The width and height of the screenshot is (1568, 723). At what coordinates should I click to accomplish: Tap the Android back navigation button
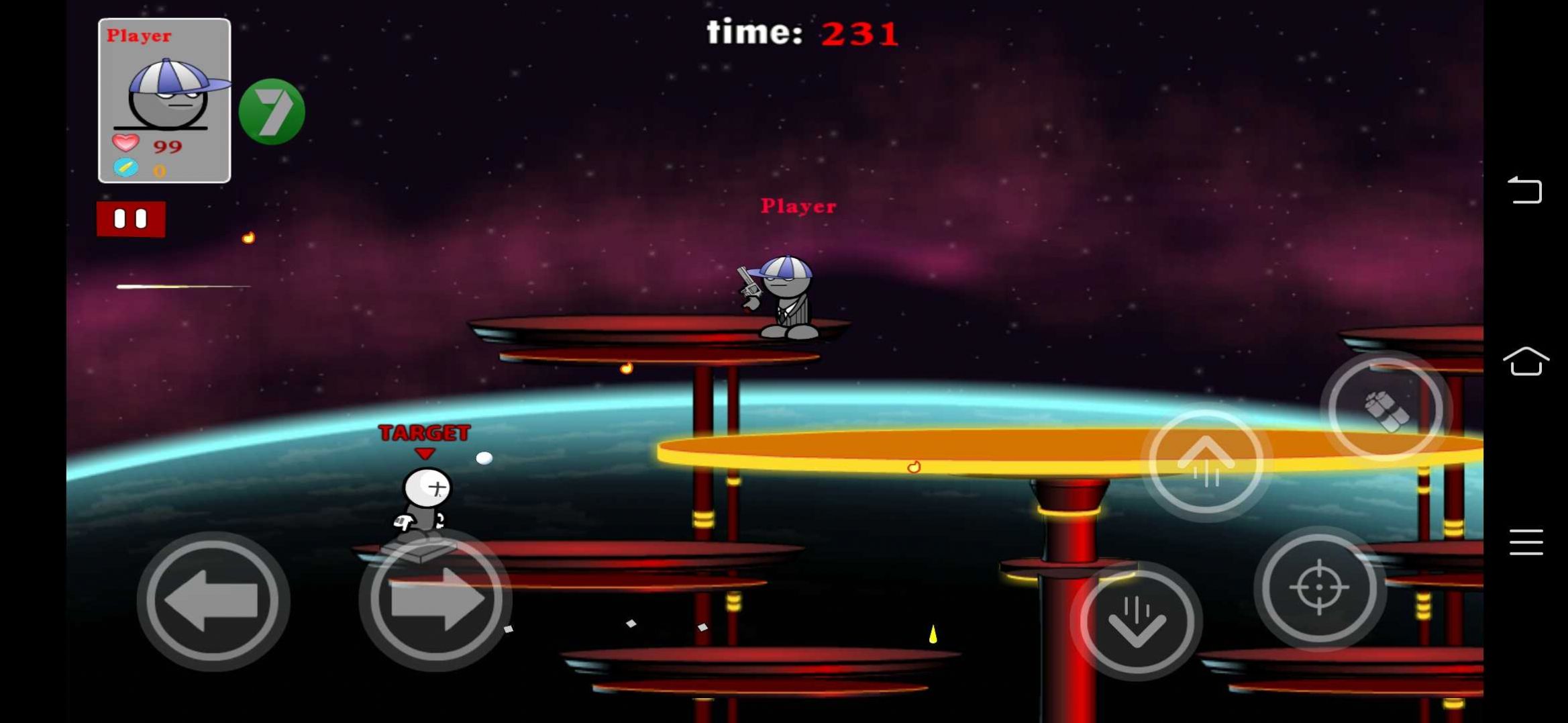[1525, 190]
